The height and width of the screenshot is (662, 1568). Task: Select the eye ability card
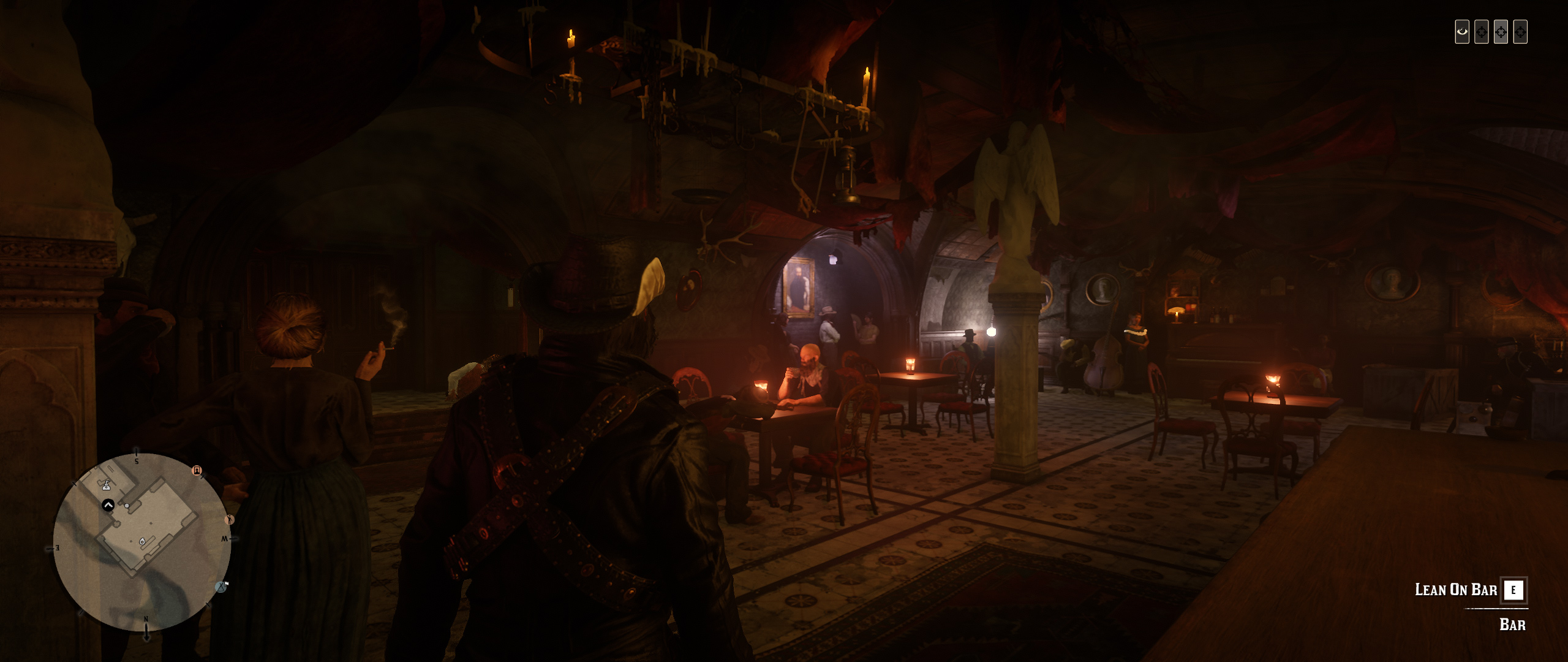pyautogui.click(x=1462, y=32)
